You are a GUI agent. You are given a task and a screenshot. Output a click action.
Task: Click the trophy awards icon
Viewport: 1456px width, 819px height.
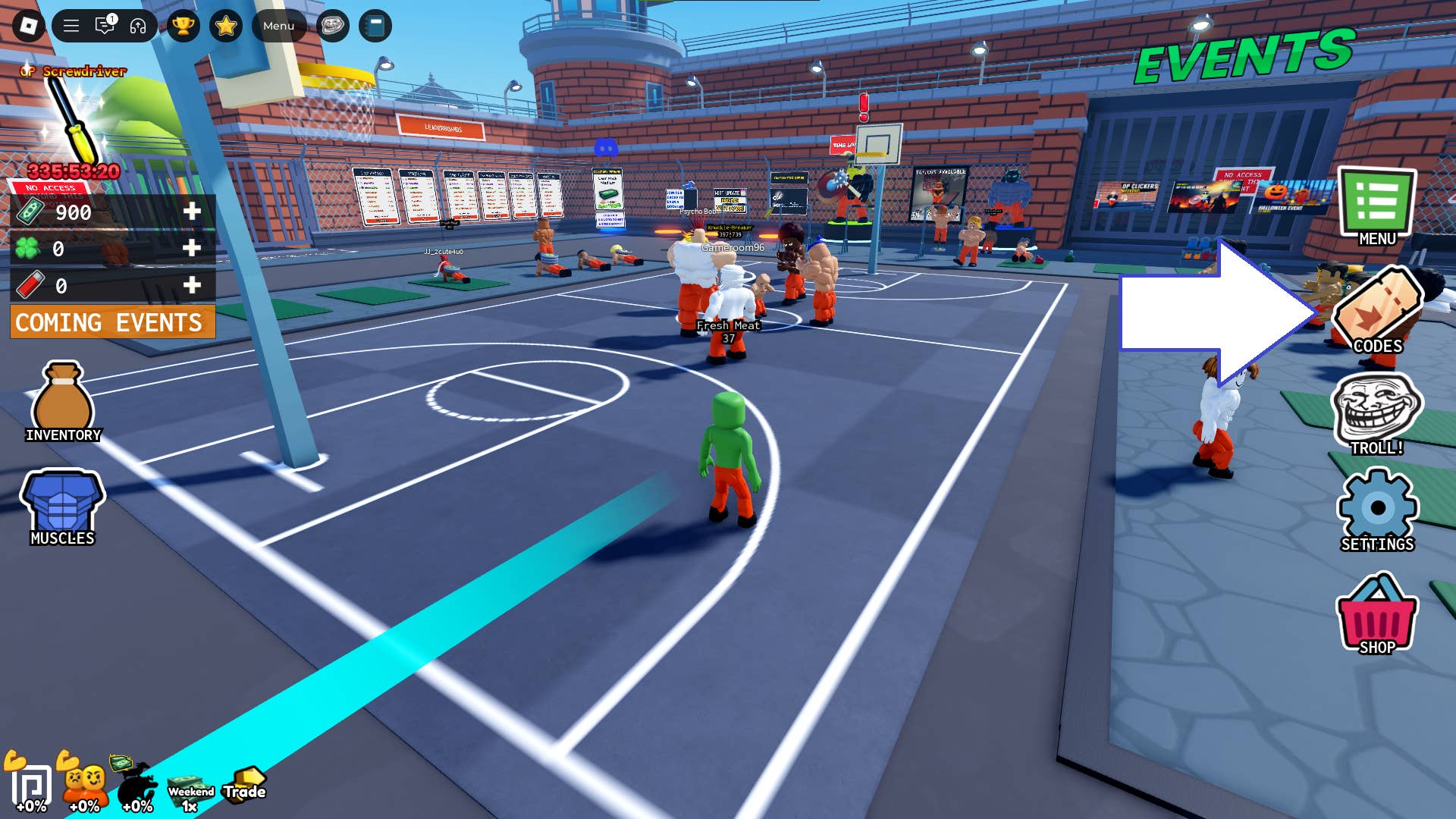click(184, 25)
